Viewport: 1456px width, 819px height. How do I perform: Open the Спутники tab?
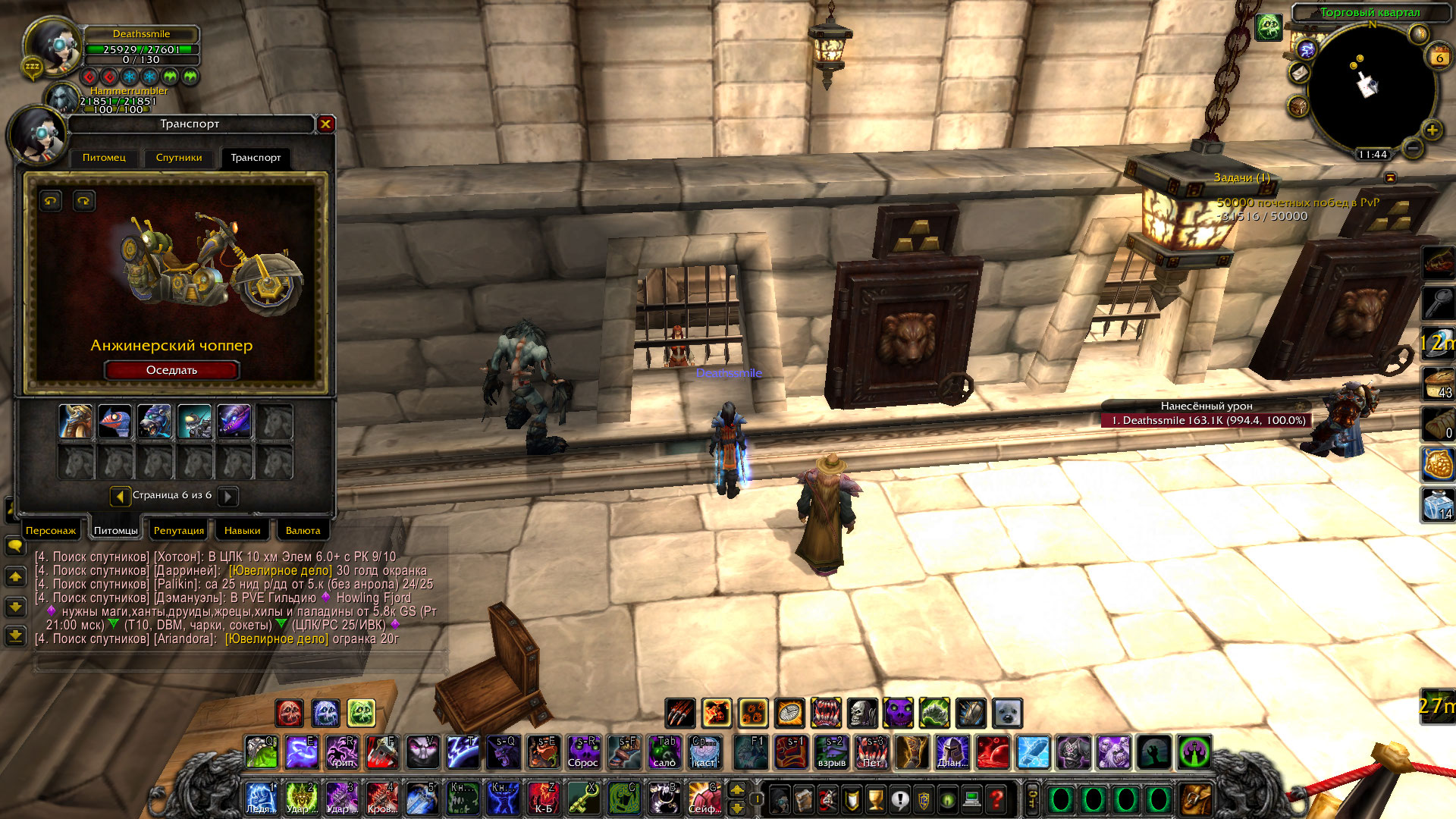pos(179,158)
